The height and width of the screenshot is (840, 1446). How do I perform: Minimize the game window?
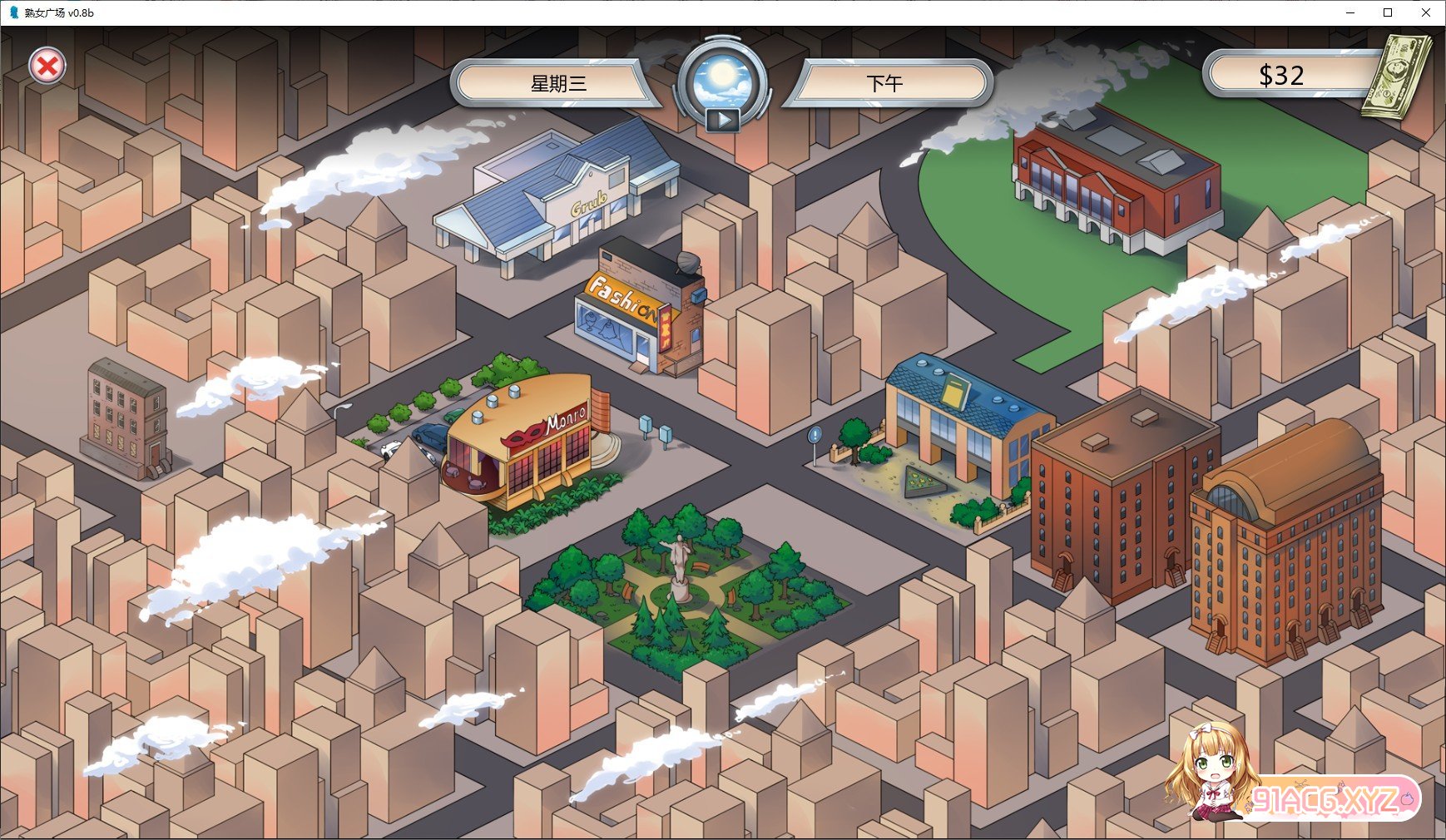(1350, 12)
